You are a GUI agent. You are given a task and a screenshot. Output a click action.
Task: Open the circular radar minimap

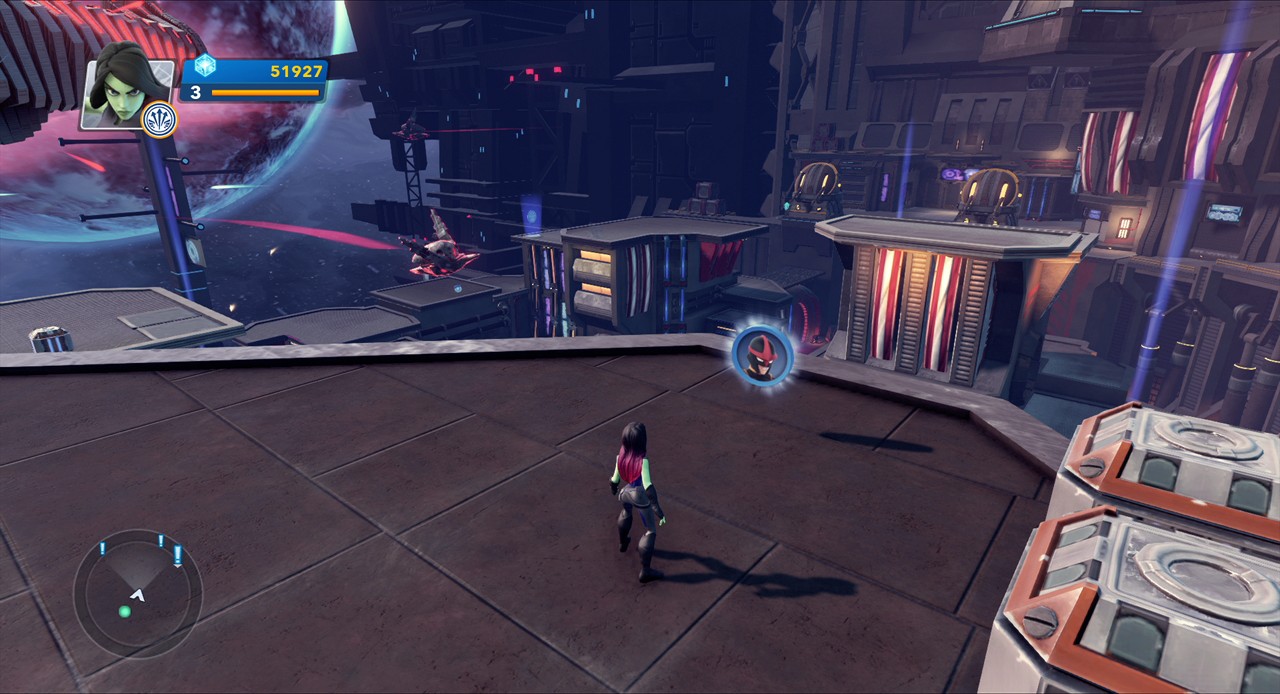[137, 593]
